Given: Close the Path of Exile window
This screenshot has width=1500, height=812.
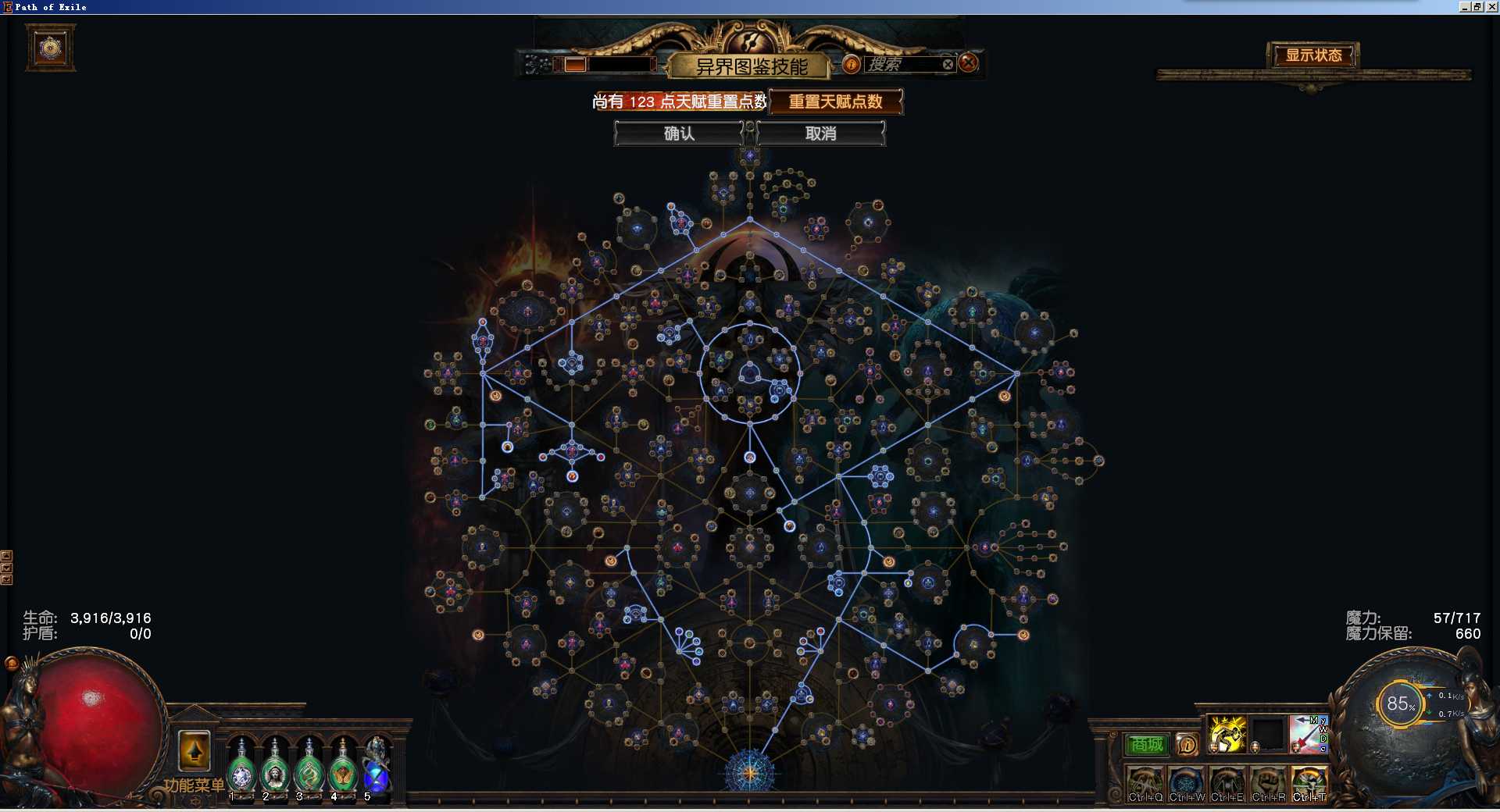Looking at the screenshot, I should click(1492, 6).
